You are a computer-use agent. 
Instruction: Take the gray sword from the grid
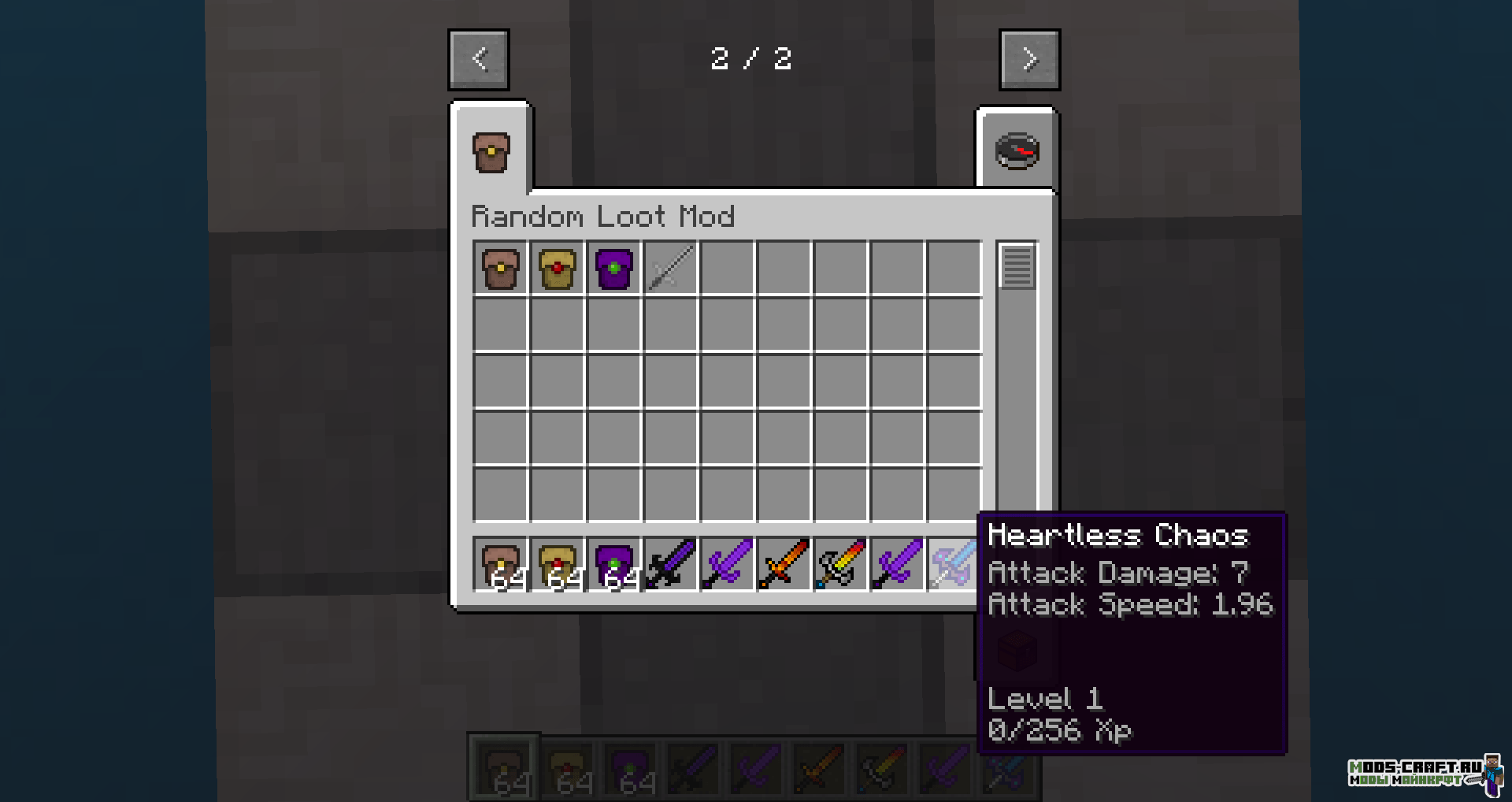tap(670, 269)
